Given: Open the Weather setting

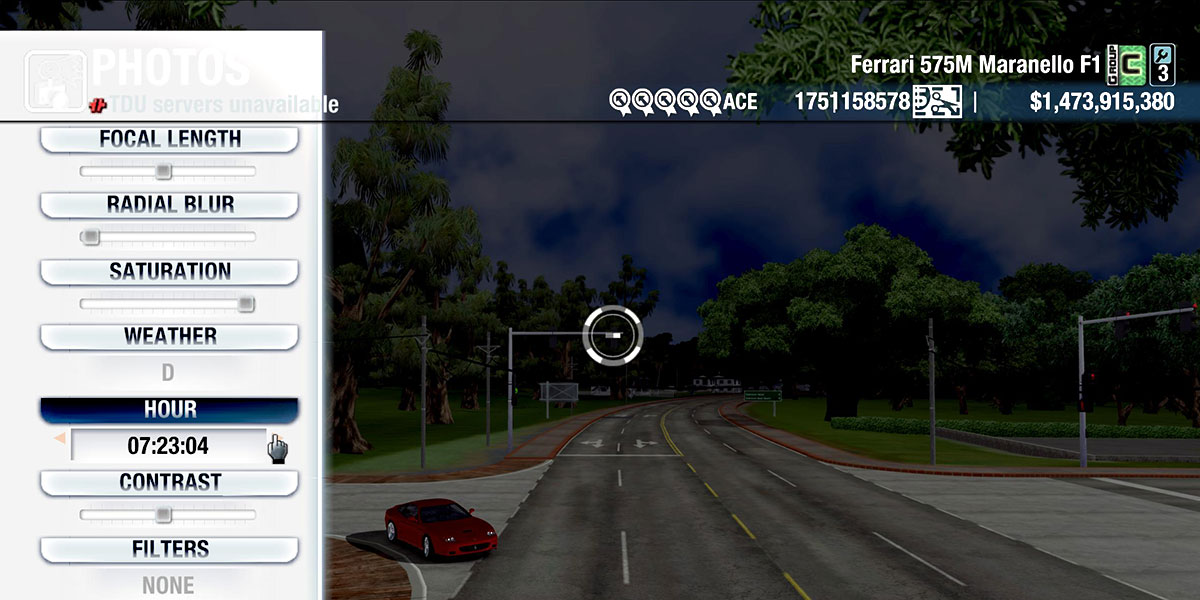Looking at the screenshot, I should pyautogui.click(x=169, y=336).
